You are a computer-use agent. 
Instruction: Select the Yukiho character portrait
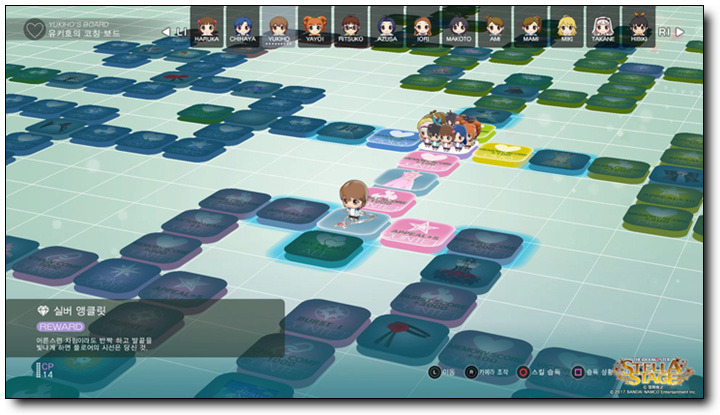pyautogui.click(x=278, y=25)
